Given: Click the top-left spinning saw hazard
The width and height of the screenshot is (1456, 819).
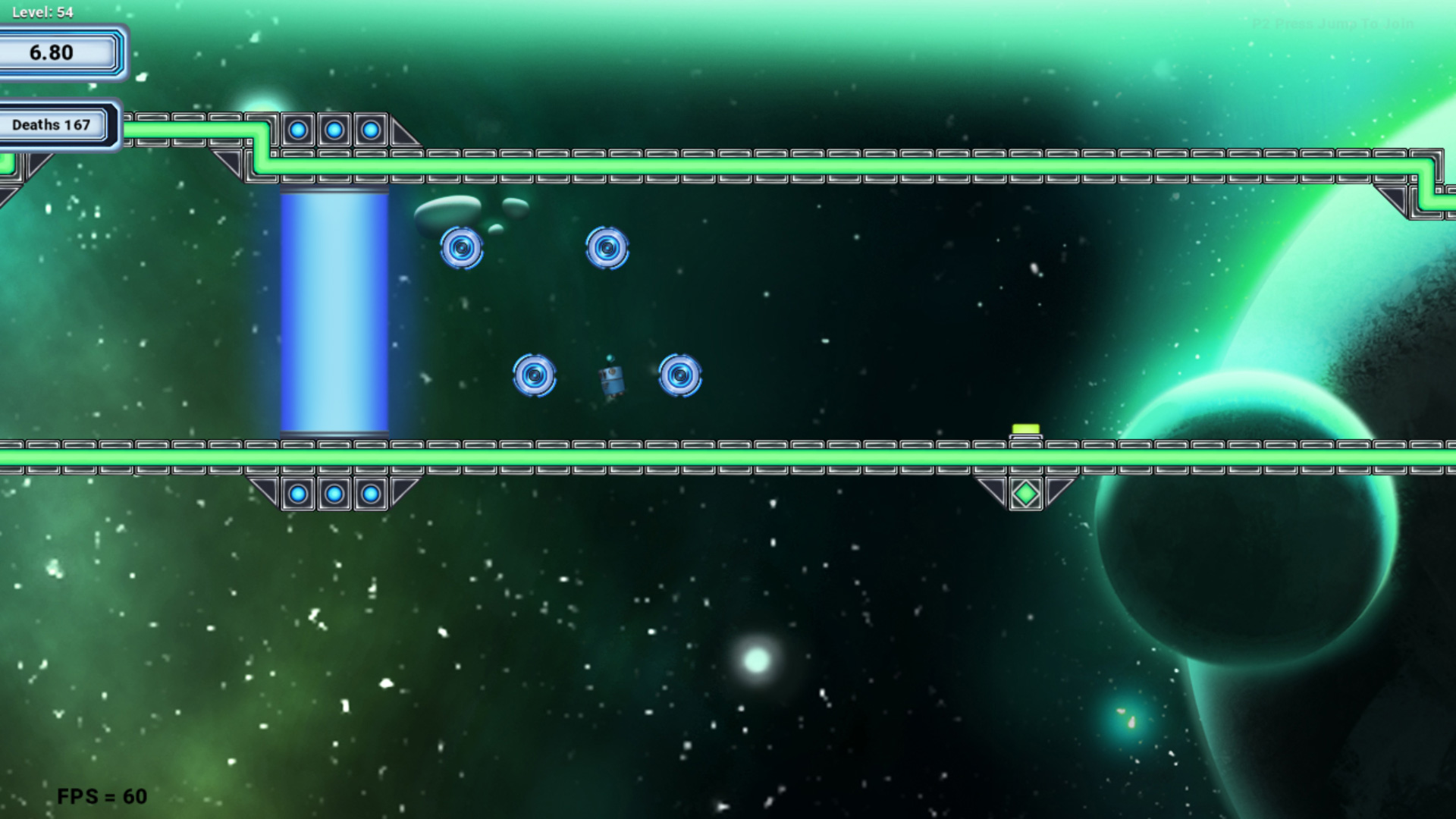Looking at the screenshot, I should 463,249.
